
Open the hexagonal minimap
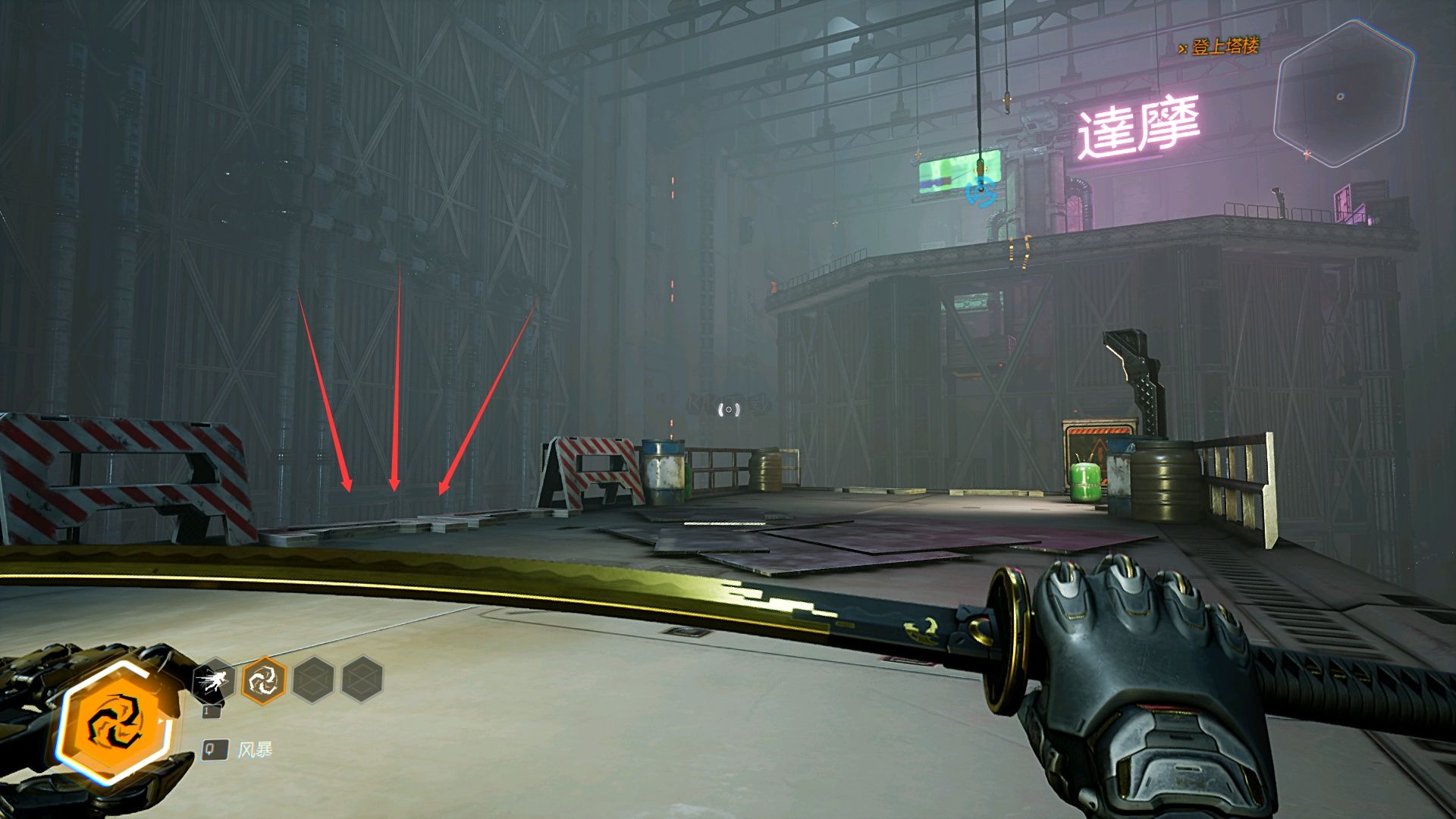click(x=1344, y=95)
